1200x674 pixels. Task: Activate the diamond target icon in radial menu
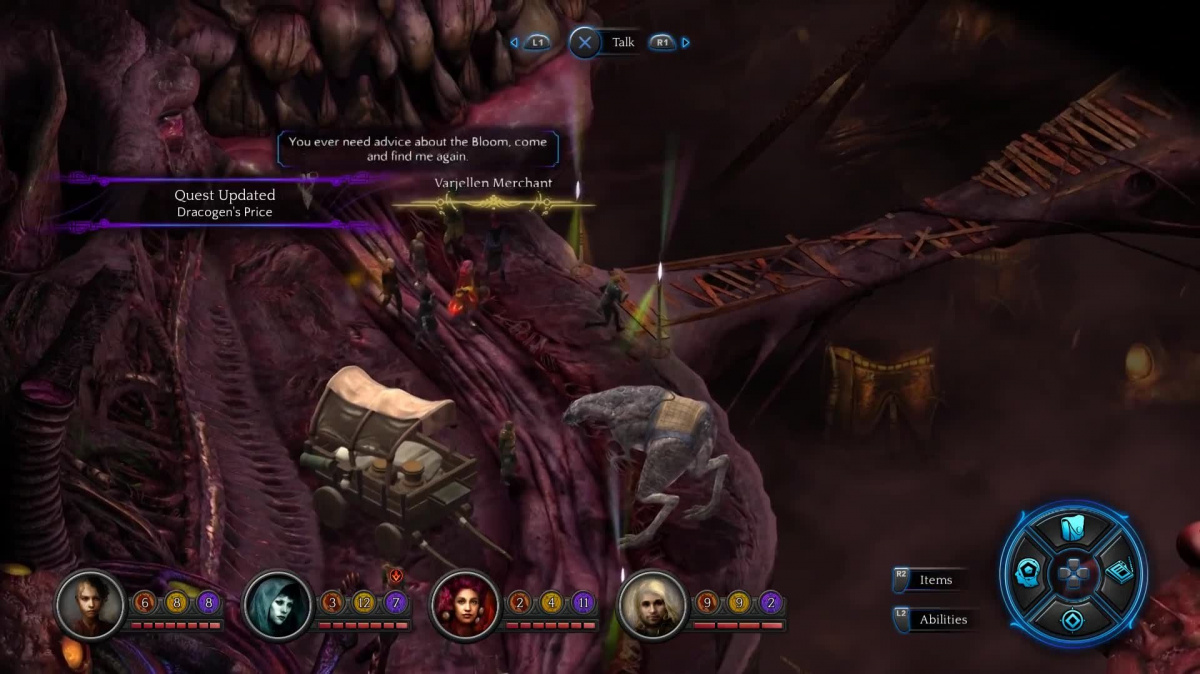1073,618
